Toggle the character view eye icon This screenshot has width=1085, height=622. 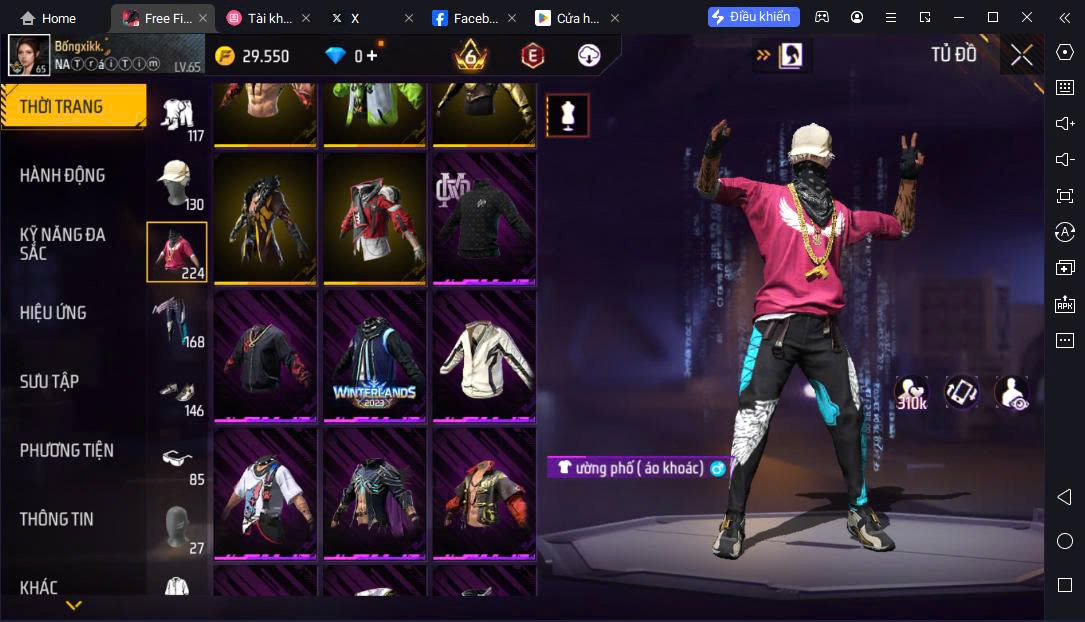pyautogui.click(x=1012, y=393)
